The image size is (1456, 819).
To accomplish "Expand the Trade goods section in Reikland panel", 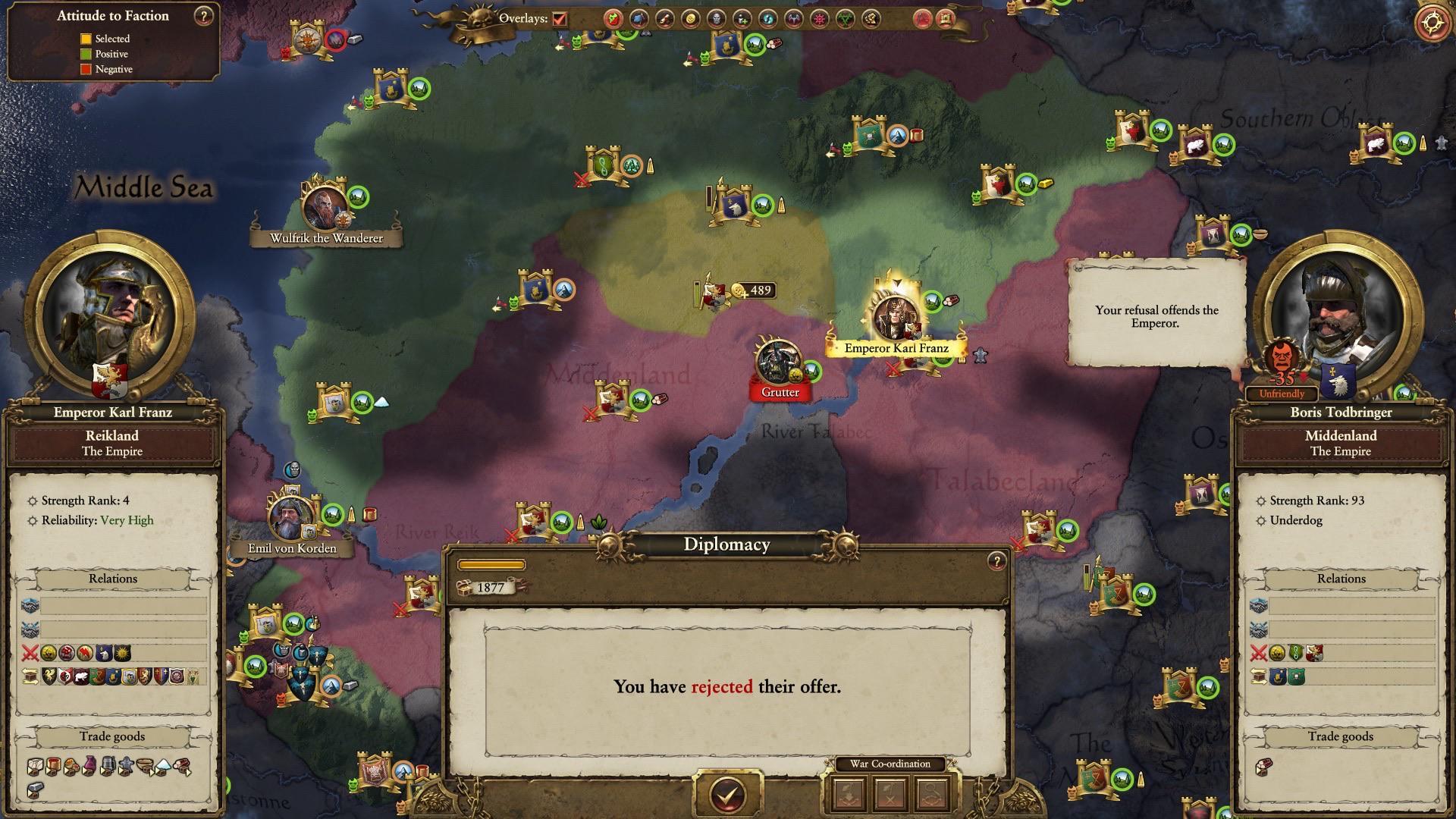I will pyautogui.click(x=112, y=736).
